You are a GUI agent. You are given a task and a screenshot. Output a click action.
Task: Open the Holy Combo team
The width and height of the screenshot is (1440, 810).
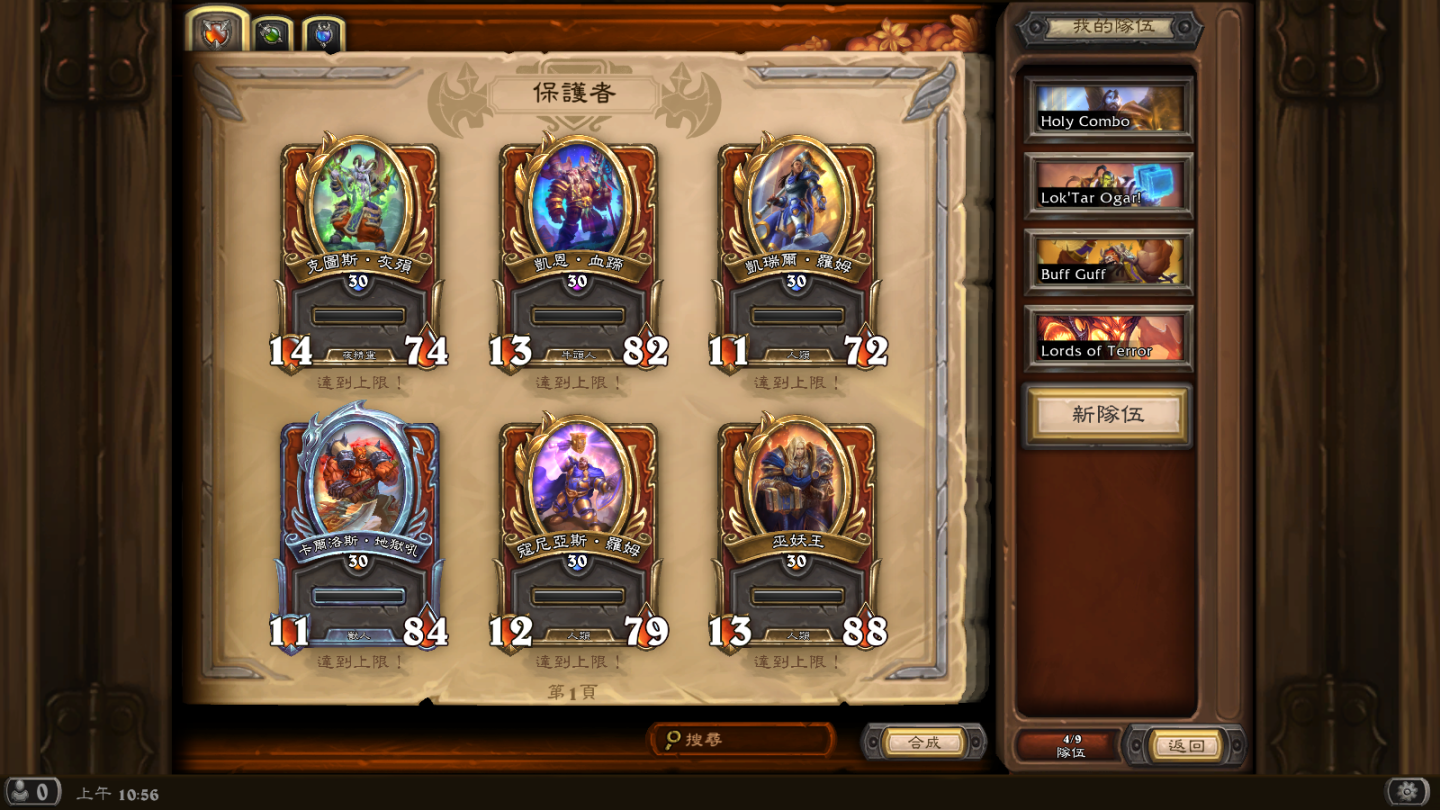1108,109
